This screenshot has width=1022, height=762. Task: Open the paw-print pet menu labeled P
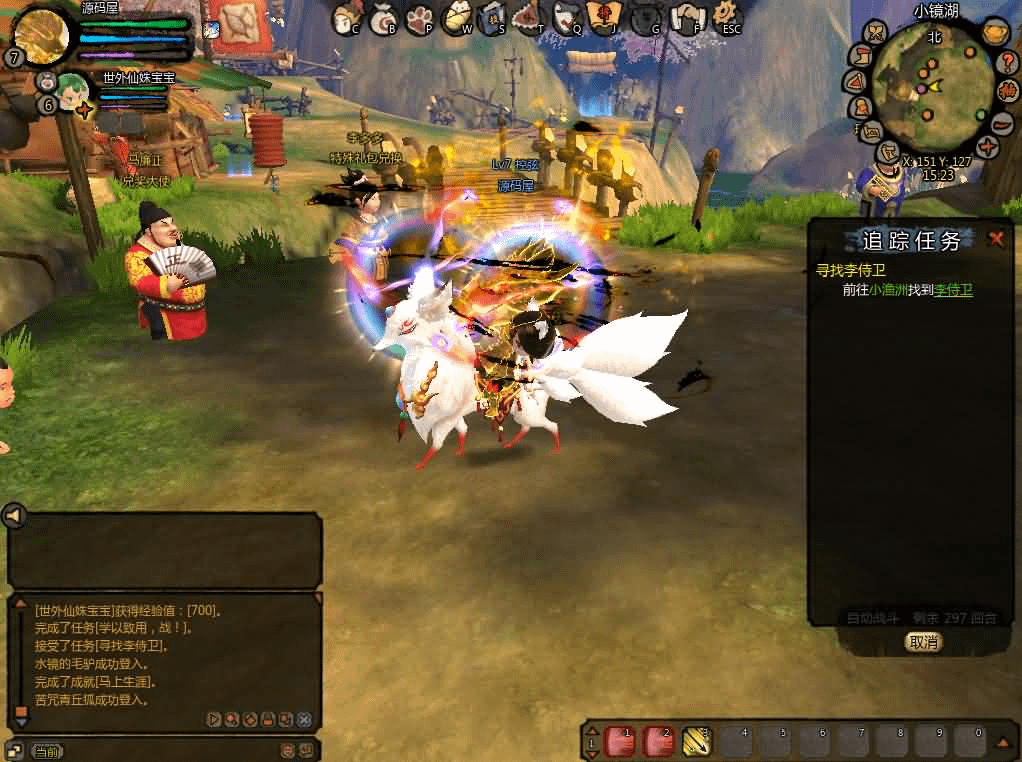click(419, 17)
